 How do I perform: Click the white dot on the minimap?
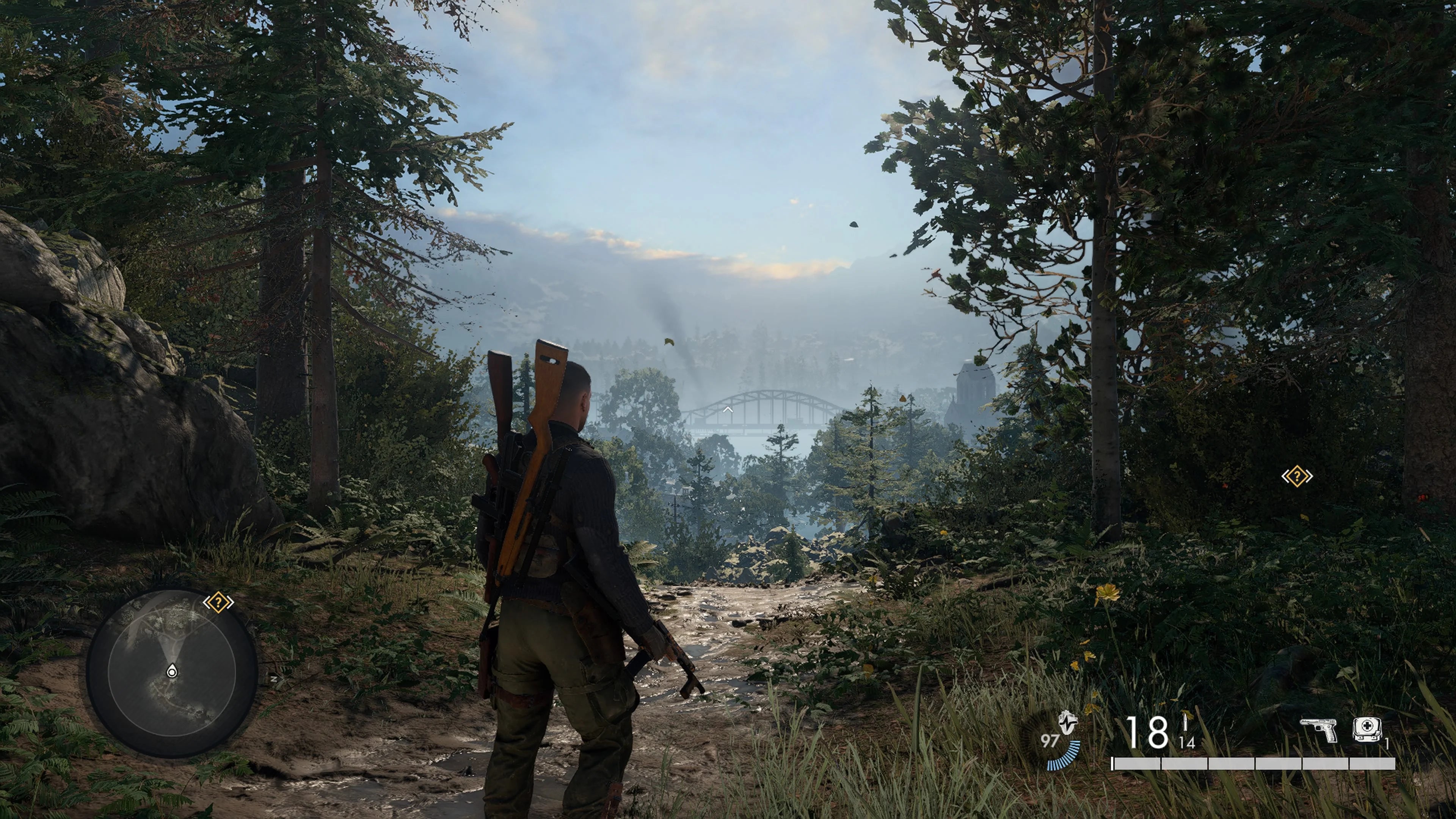[172, 672]
